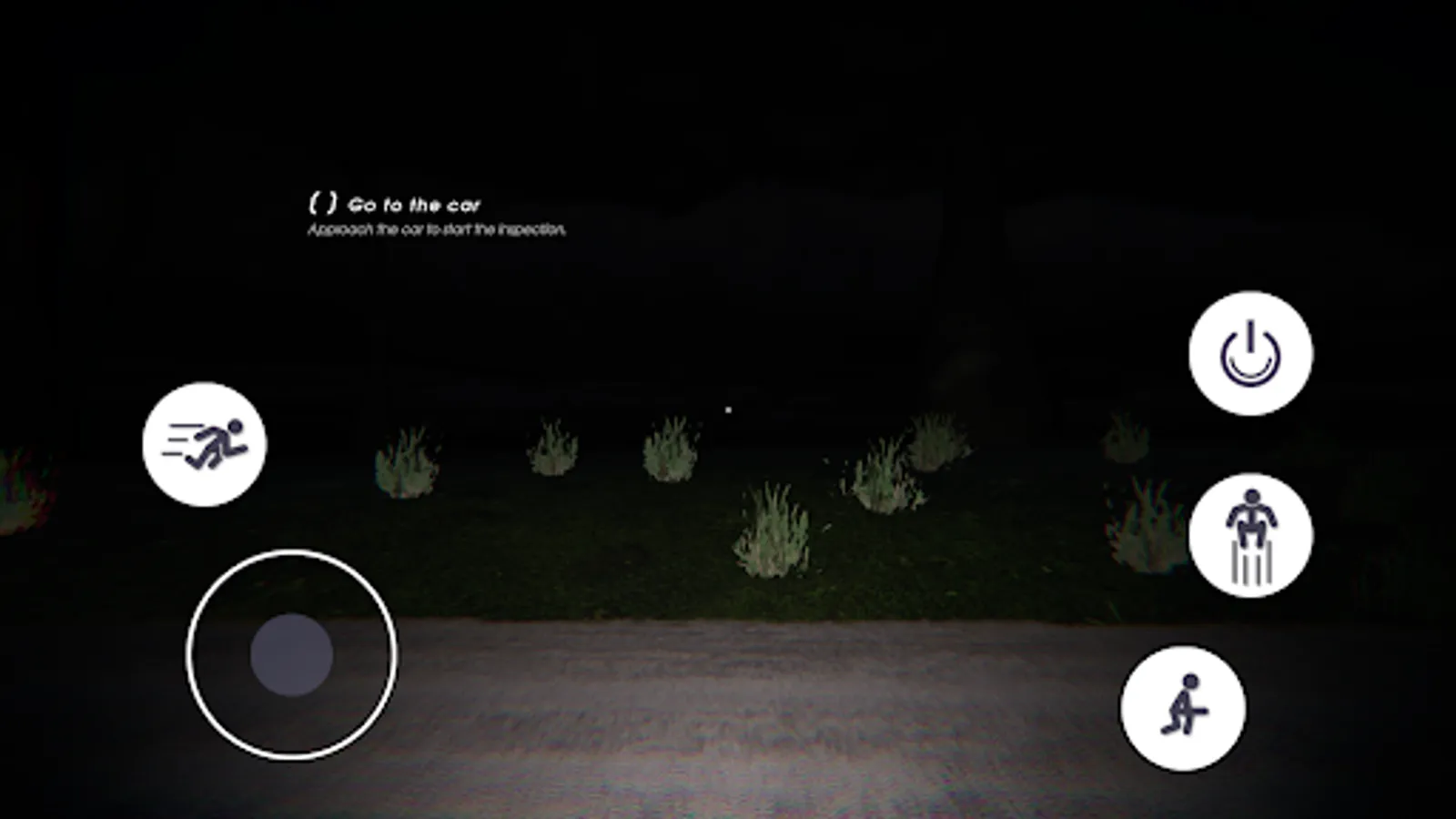Click the center of the virtual joystick ring
Screen dimensions: 1456x819
pyautogui.click(x=291, y=653)
